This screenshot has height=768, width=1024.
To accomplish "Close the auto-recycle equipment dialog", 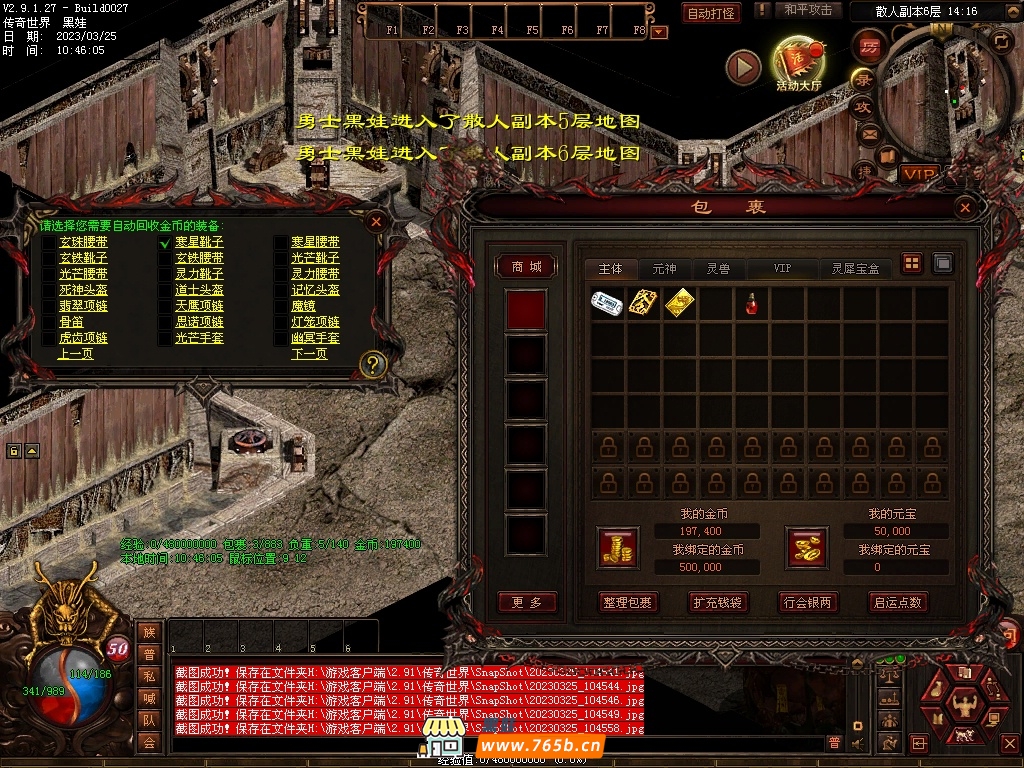I will [376, 221].
